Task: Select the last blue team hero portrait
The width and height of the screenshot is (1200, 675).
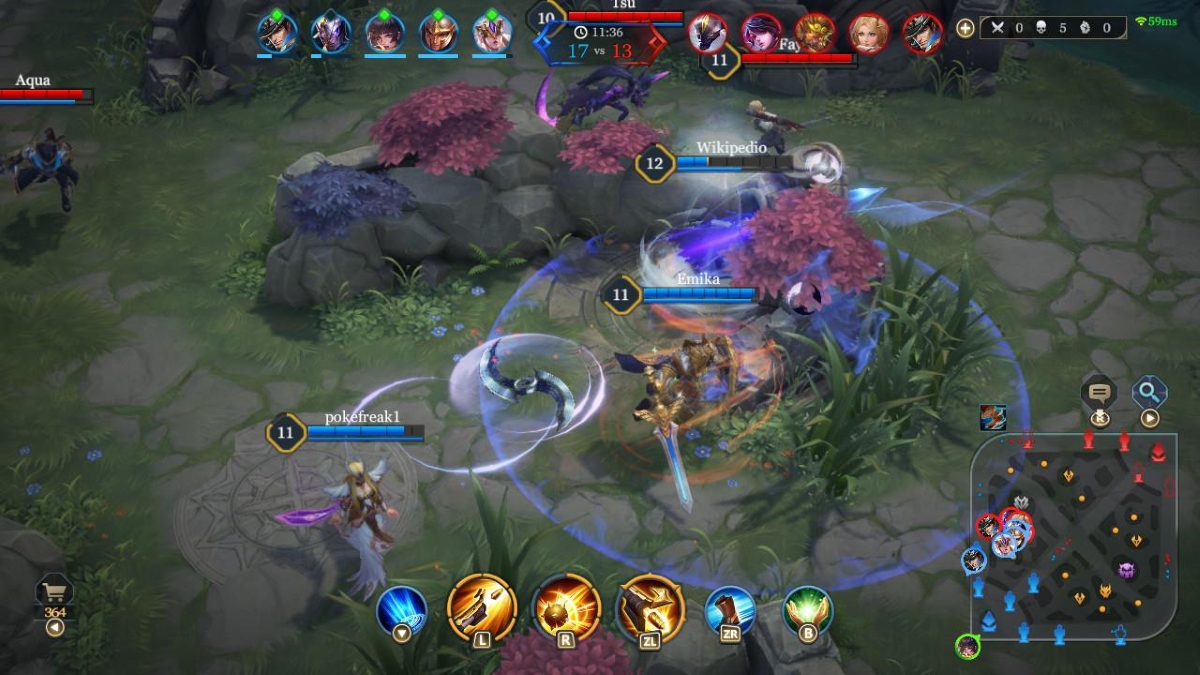Action: 492,32
